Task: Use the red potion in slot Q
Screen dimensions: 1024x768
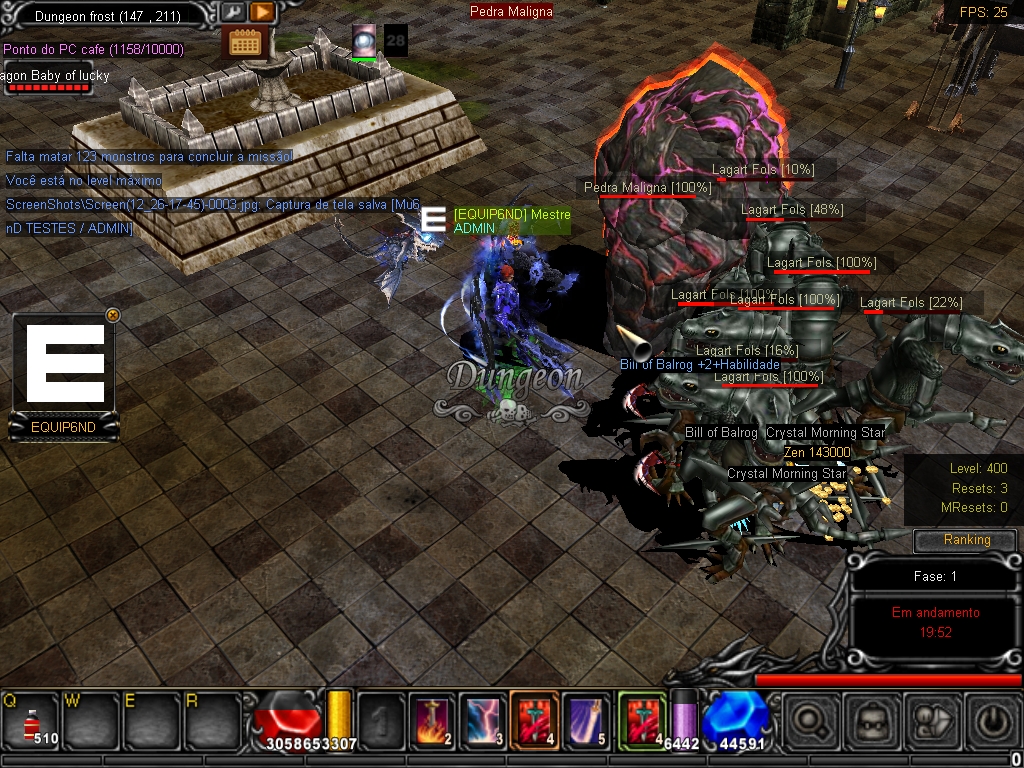Action: [32, 720]
